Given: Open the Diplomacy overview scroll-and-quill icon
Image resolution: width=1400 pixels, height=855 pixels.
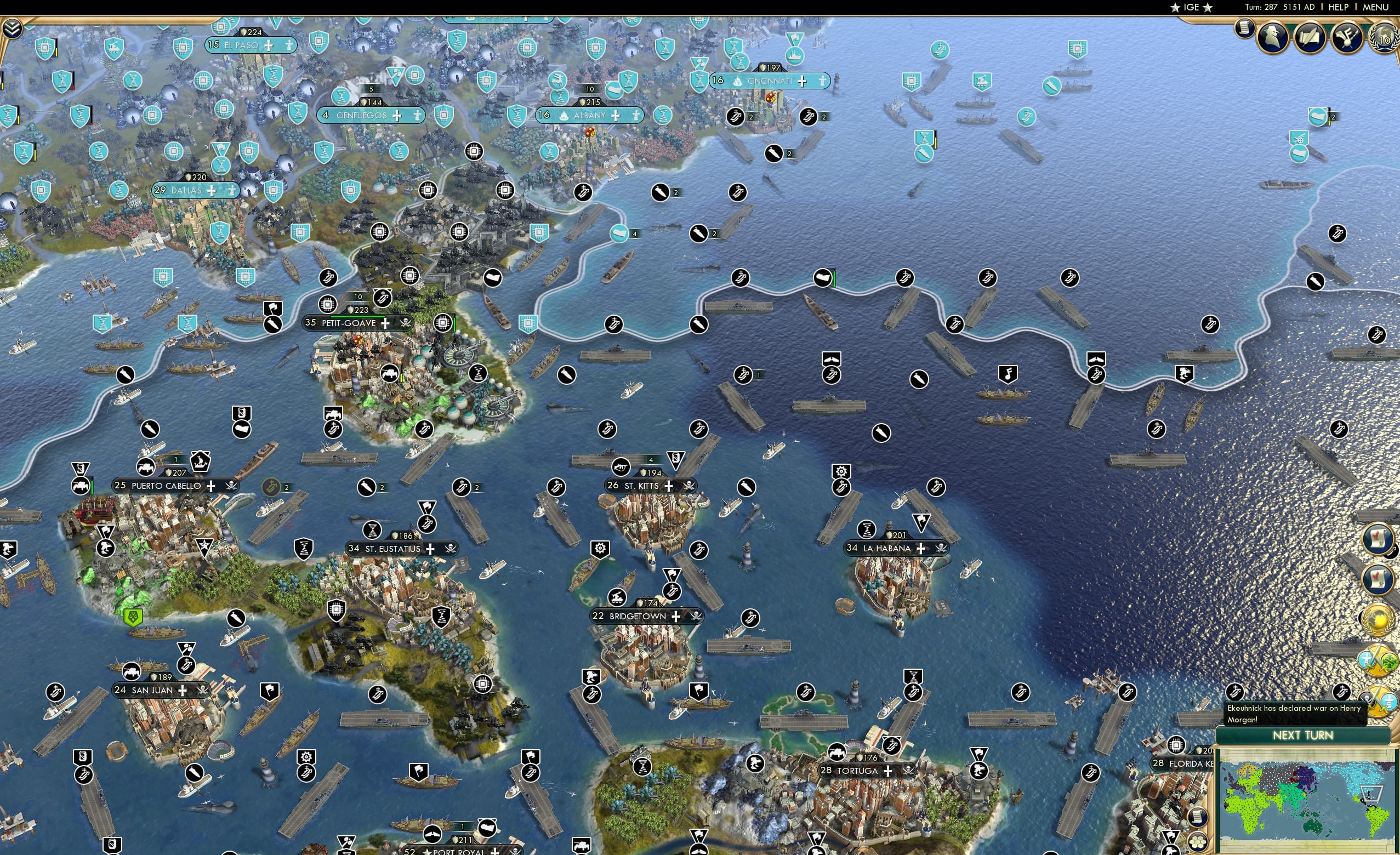Looking at the screenshot, I should (x=1310, y=35).
